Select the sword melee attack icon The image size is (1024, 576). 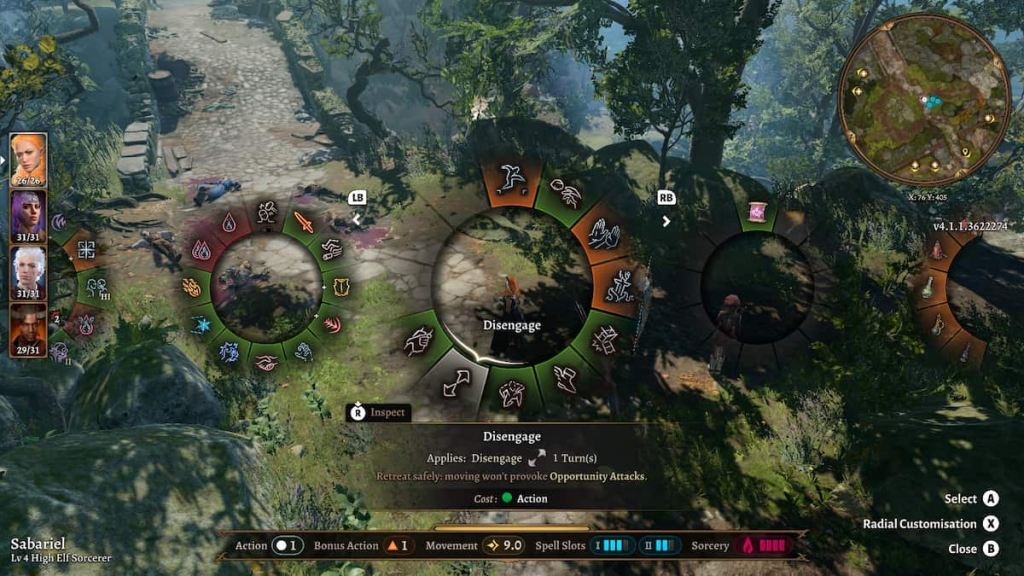point(303,222)
